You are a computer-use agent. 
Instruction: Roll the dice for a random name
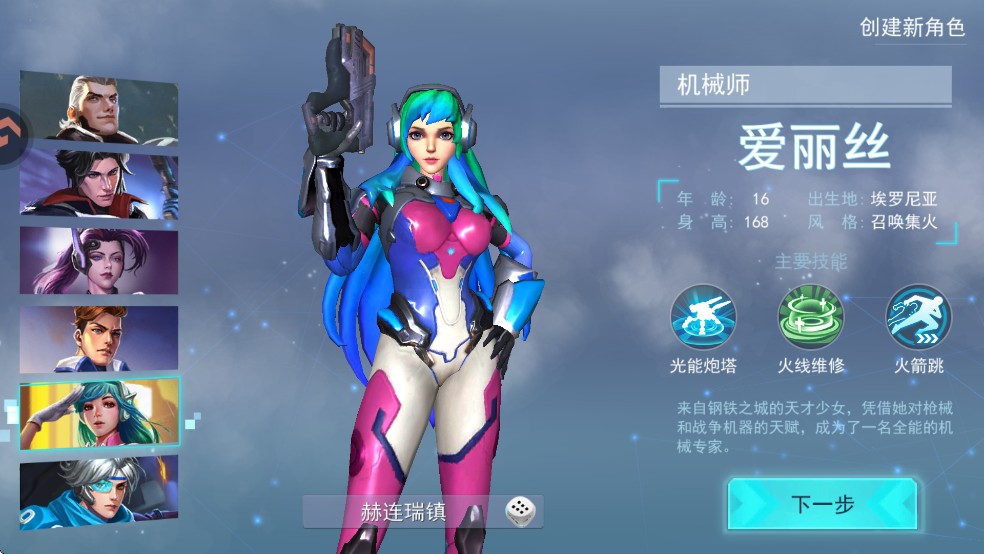(x=519, y=512)
